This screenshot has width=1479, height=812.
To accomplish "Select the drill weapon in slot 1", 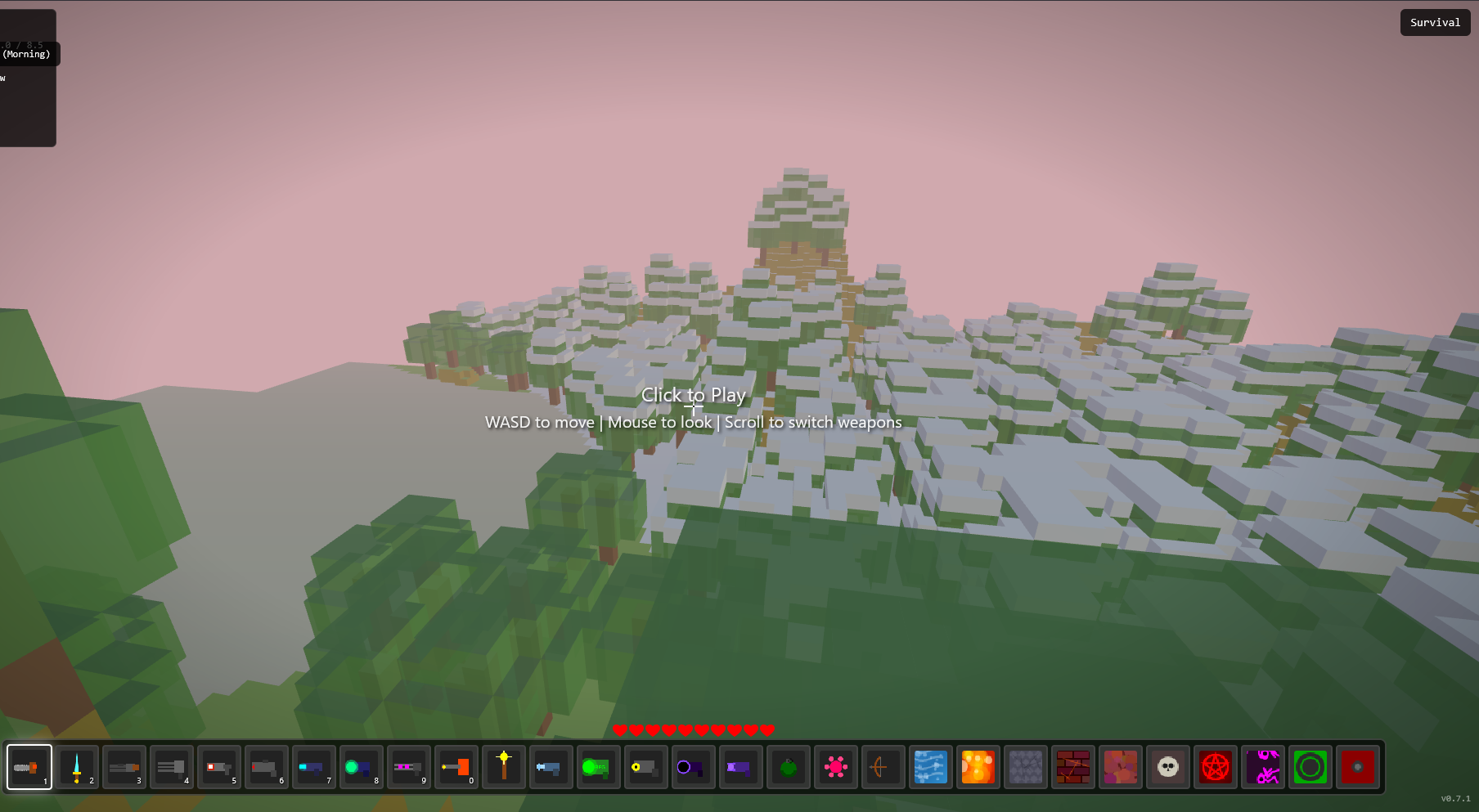I will point(29,766).
